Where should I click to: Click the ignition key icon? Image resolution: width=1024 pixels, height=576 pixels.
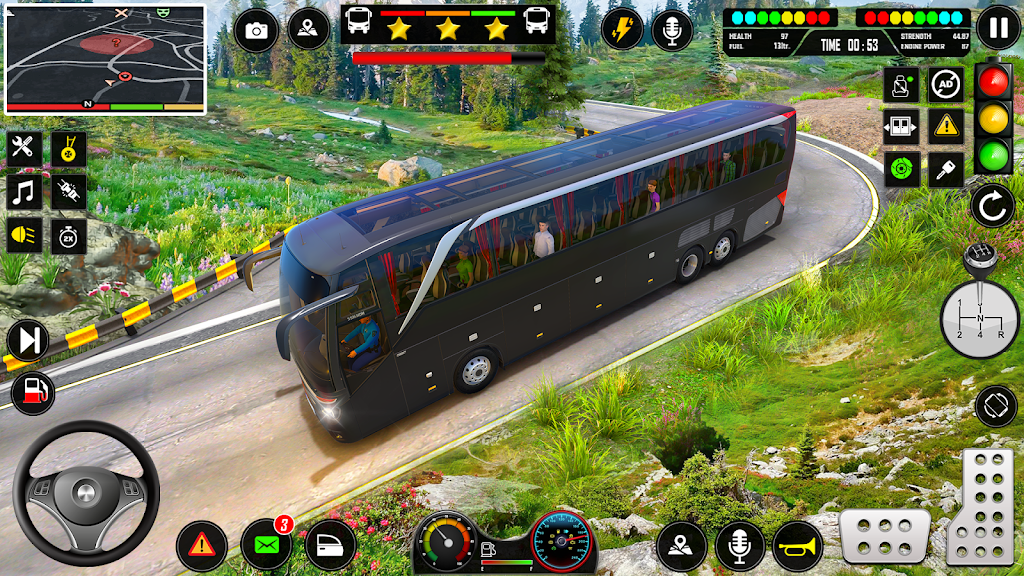[945, 169]
